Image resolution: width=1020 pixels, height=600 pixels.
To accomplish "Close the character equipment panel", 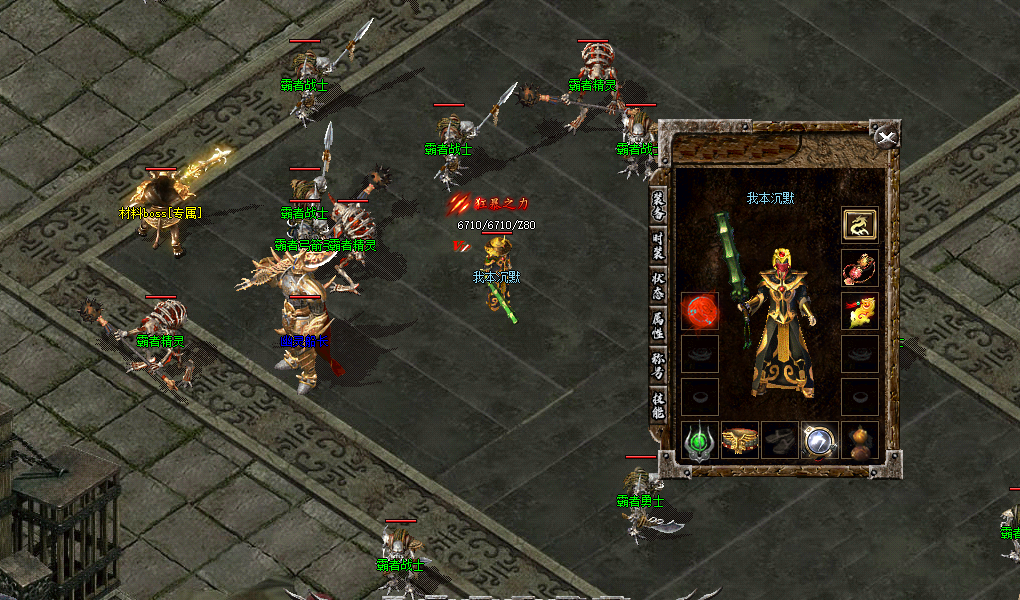I will 885,137.
